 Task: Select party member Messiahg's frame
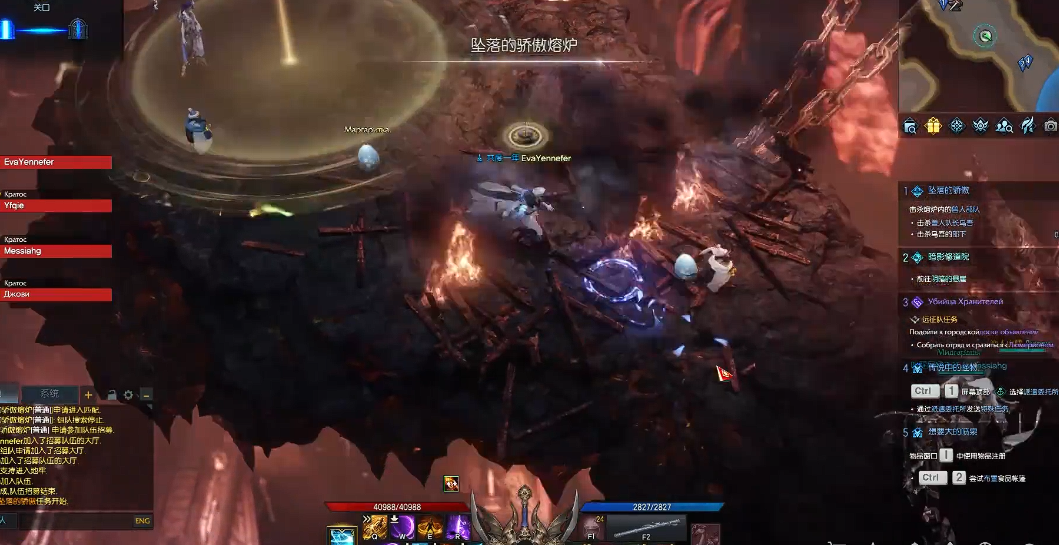click(x=56, y=251)
